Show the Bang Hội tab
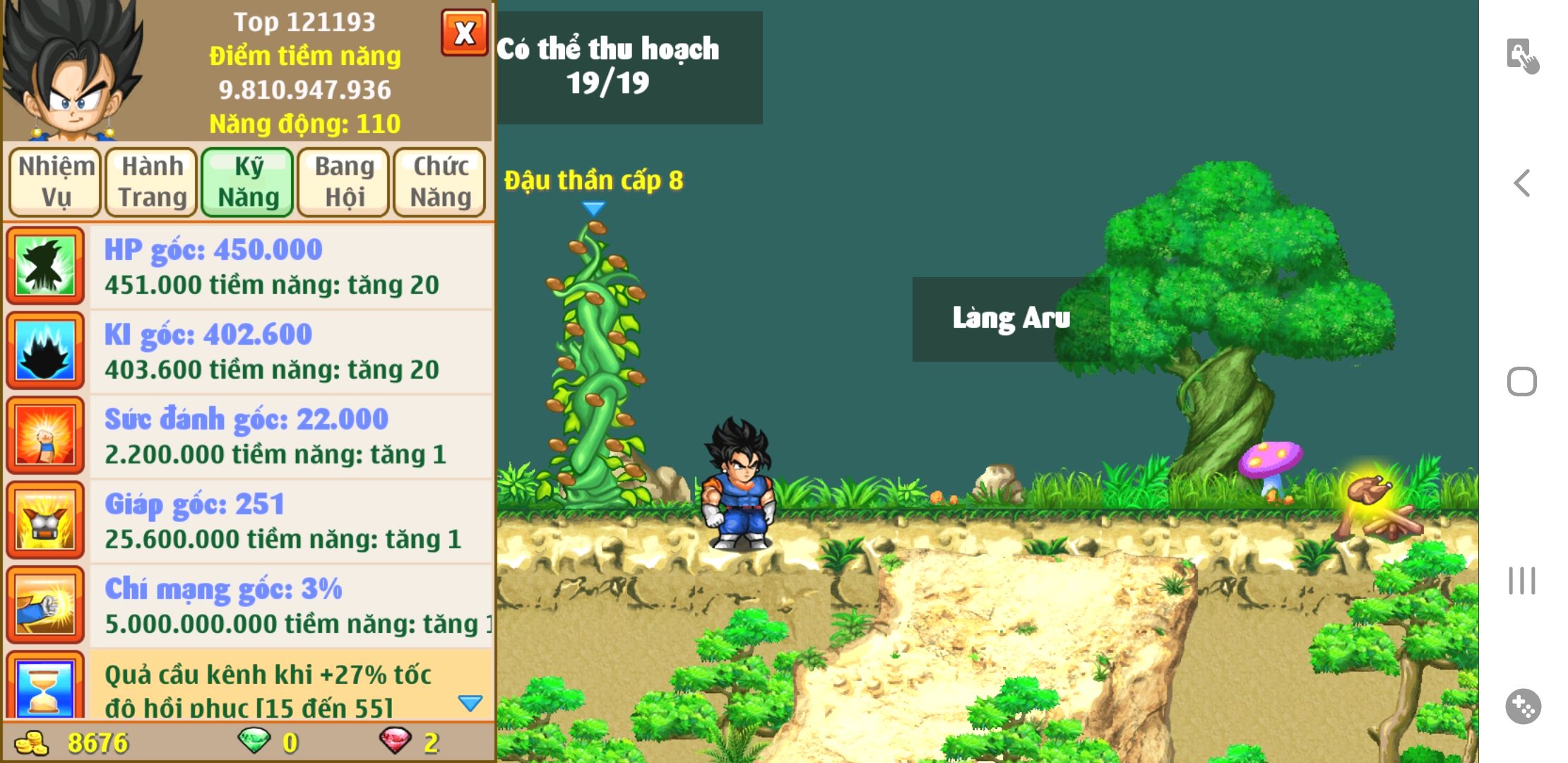Image resolution: width=1568 pixels, height=763 pixels. (x=344, y=182)
